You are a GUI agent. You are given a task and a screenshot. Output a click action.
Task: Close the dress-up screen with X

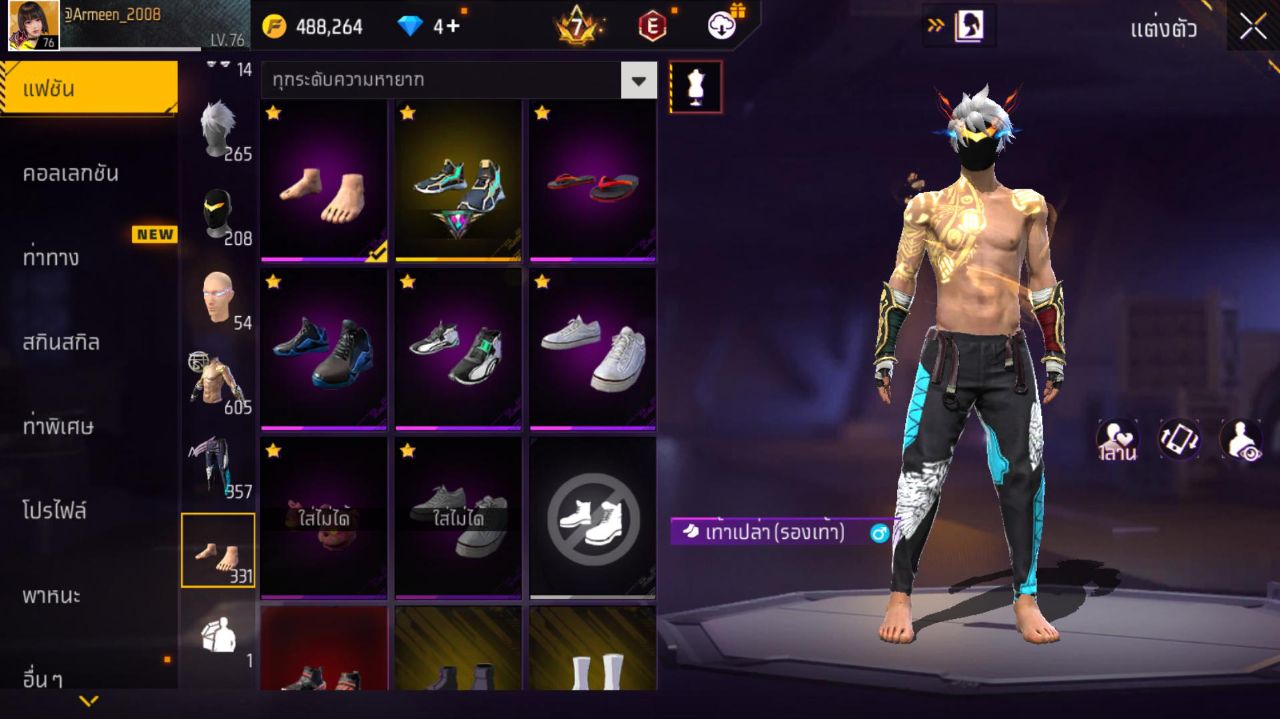[1253, 27]
